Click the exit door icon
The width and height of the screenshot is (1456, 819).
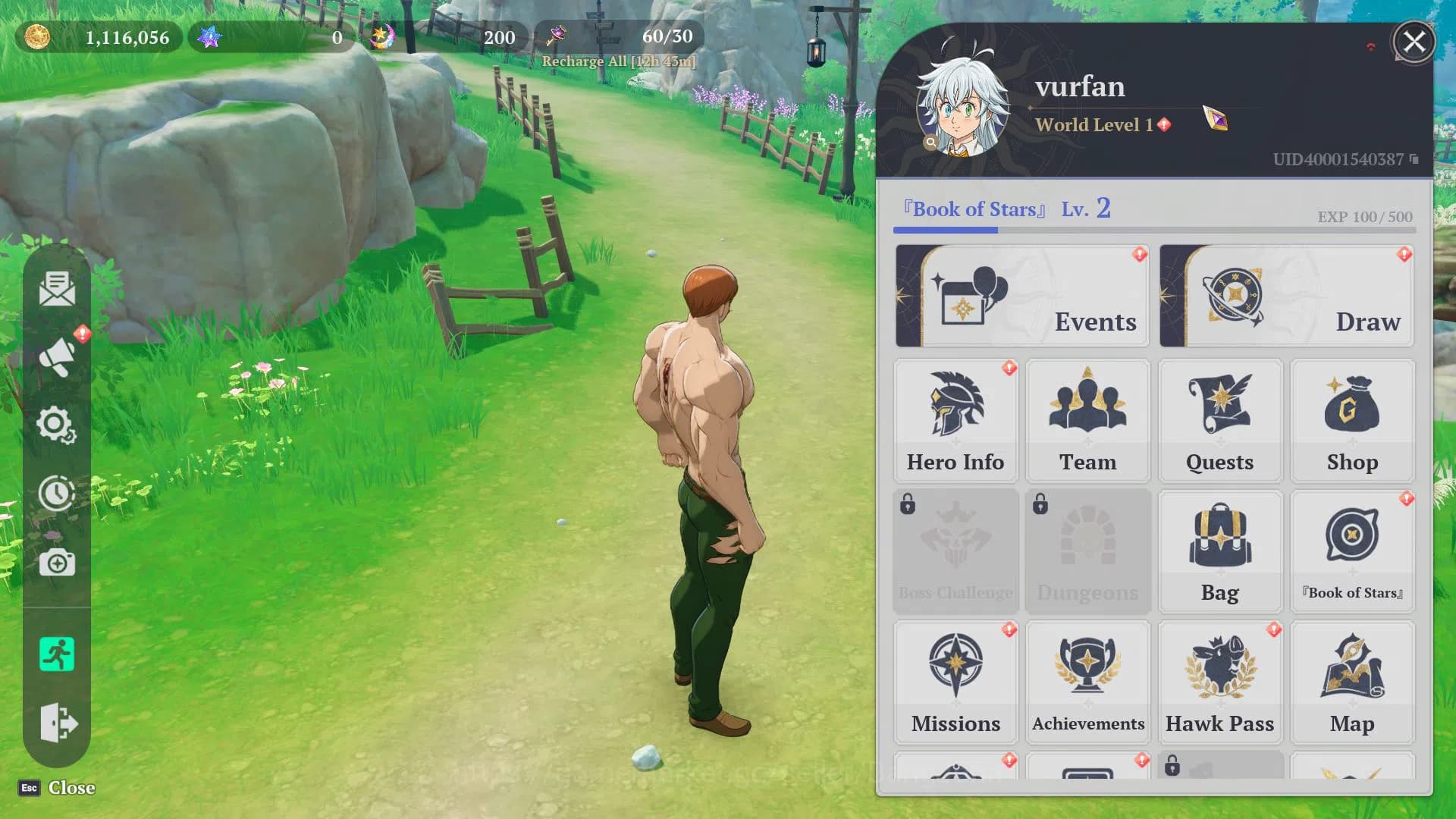[x=57, y=723]
